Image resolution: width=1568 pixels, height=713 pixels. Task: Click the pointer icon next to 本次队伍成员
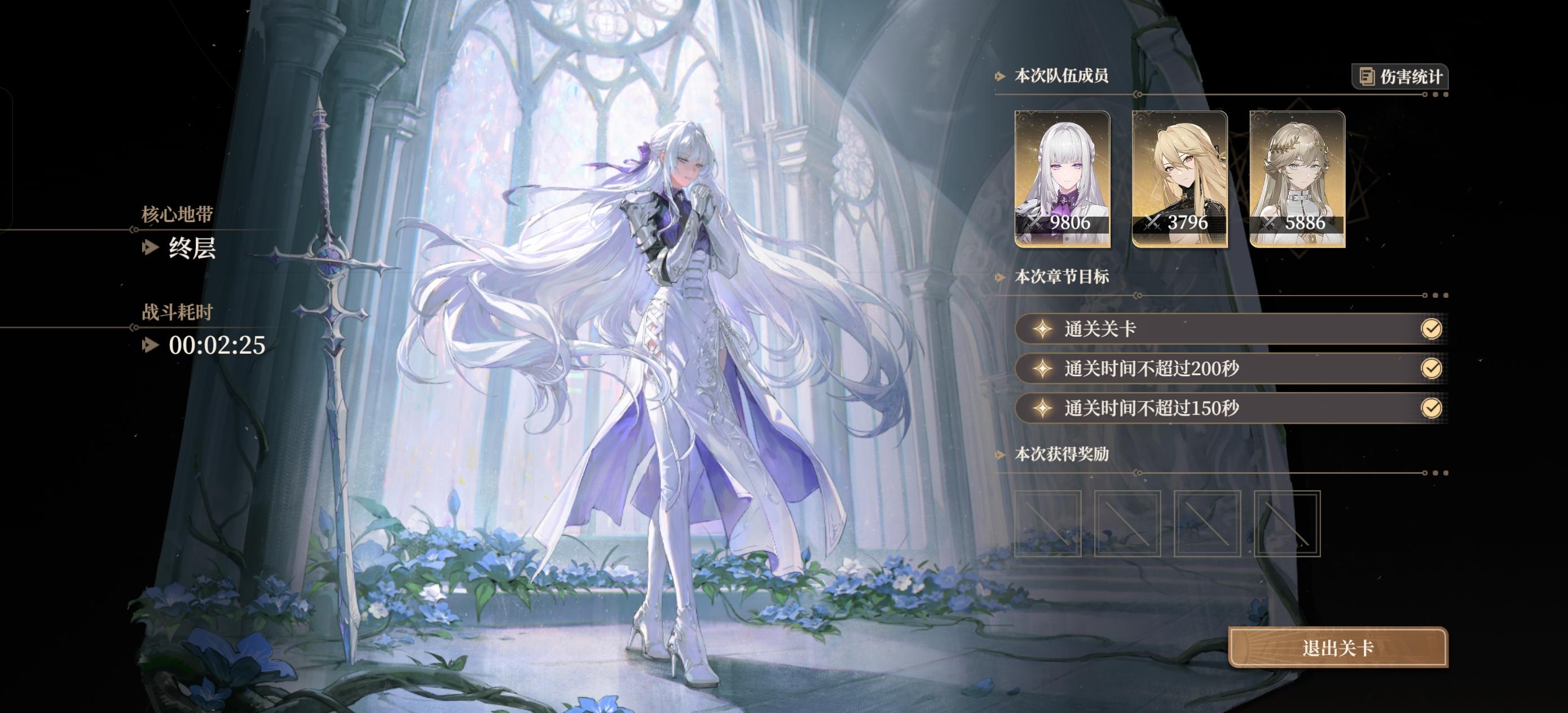tap(999, 76)
